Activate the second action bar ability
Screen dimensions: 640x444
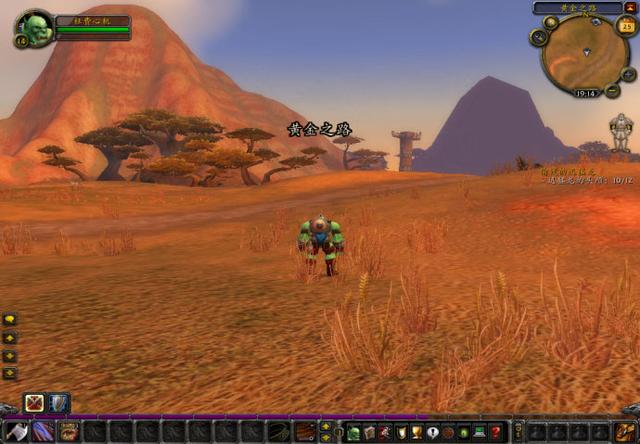[43, 432]
